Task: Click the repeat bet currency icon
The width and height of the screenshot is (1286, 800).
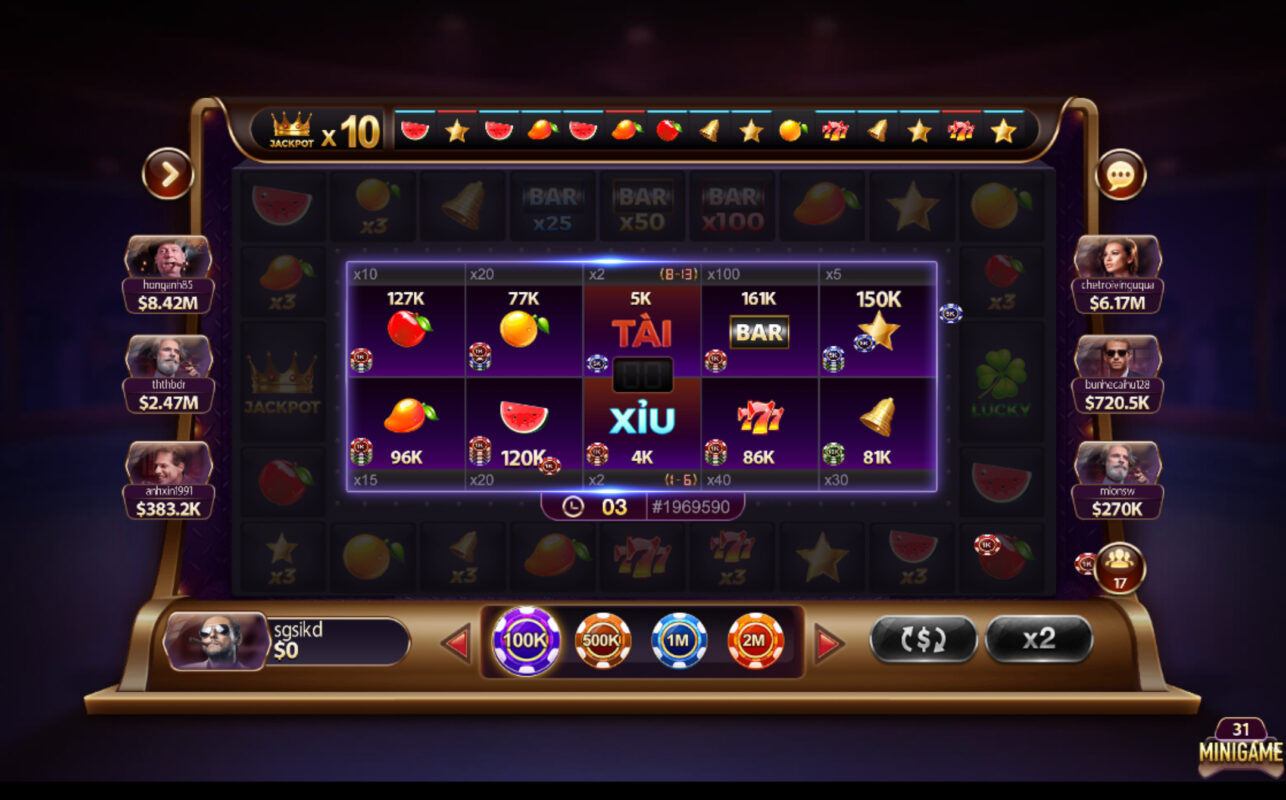Action: point(922,641)
